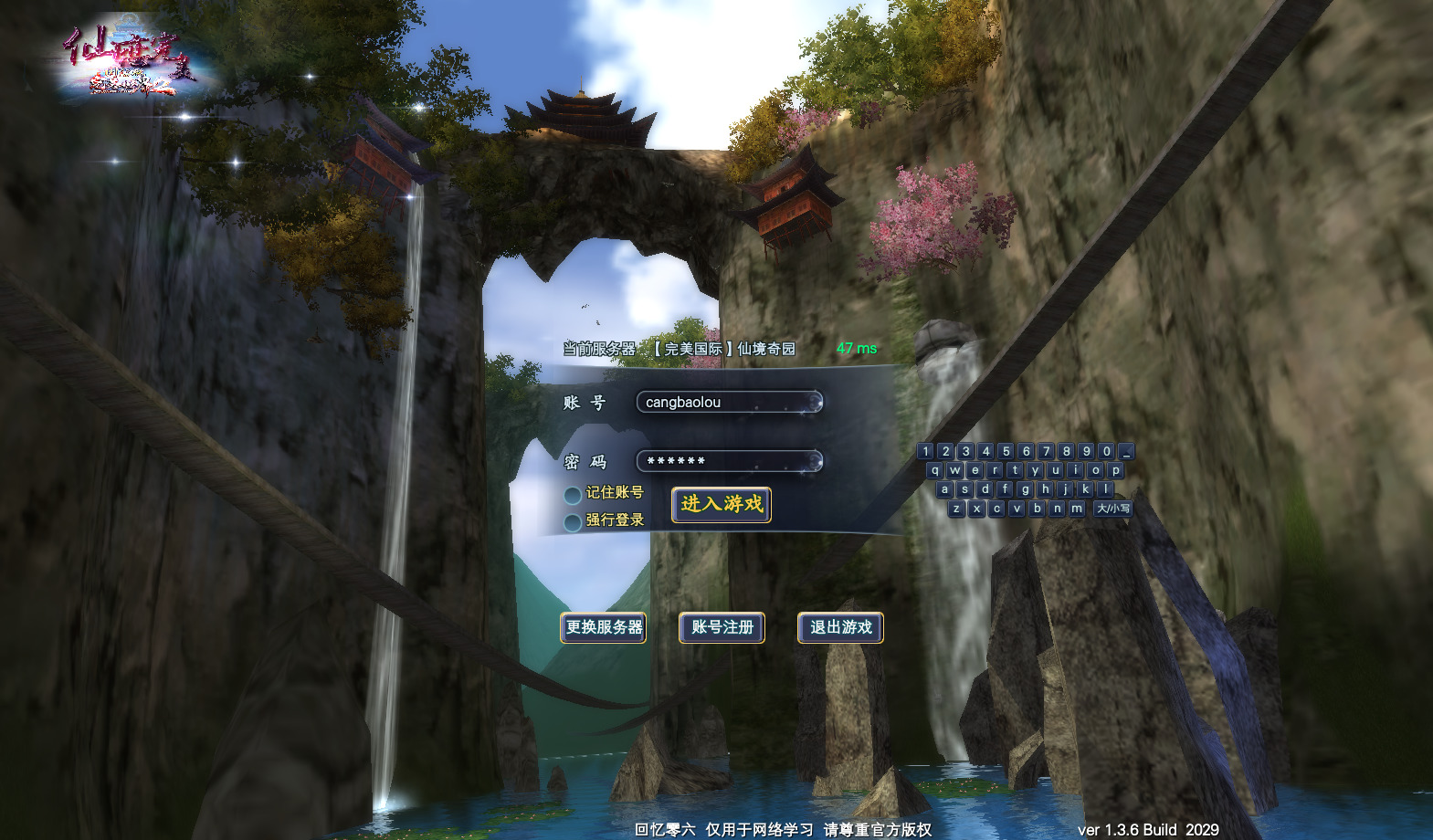The height and width of the screenshot is (840, 1433).
Task: Select the 账号 account name field
Action: (729, 402)
